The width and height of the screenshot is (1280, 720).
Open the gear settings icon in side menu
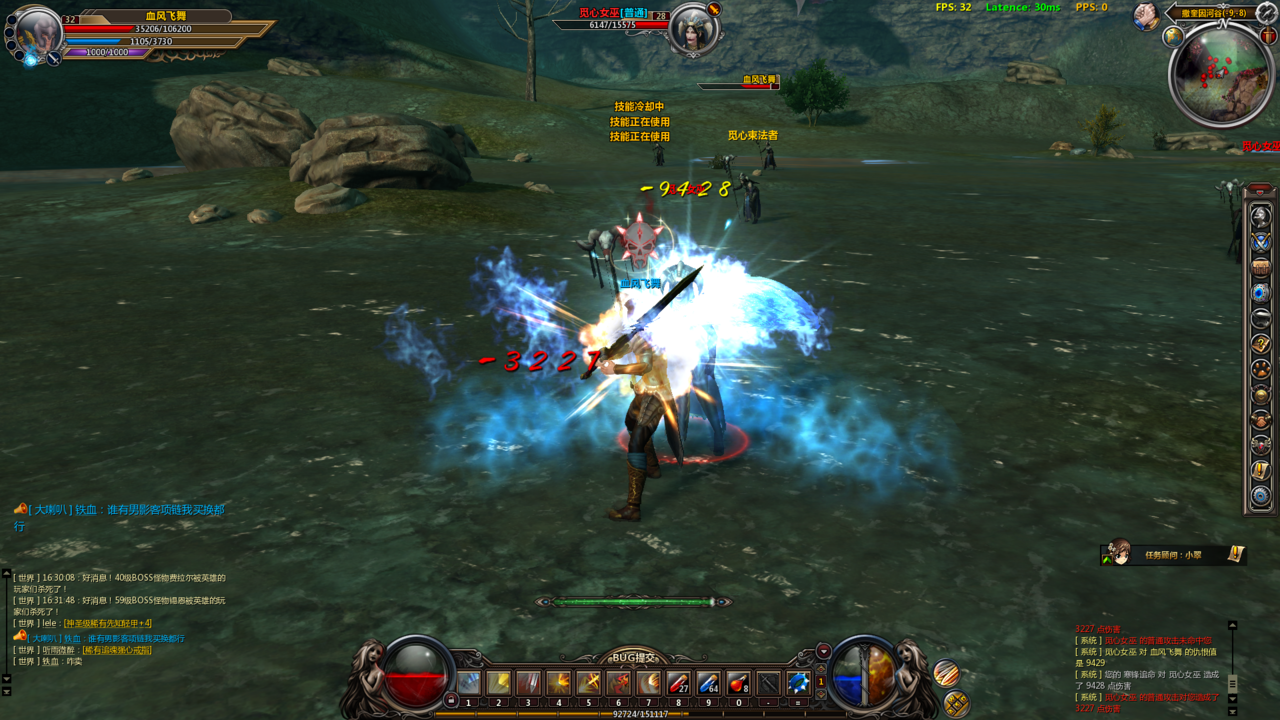tap(1261, 496)
